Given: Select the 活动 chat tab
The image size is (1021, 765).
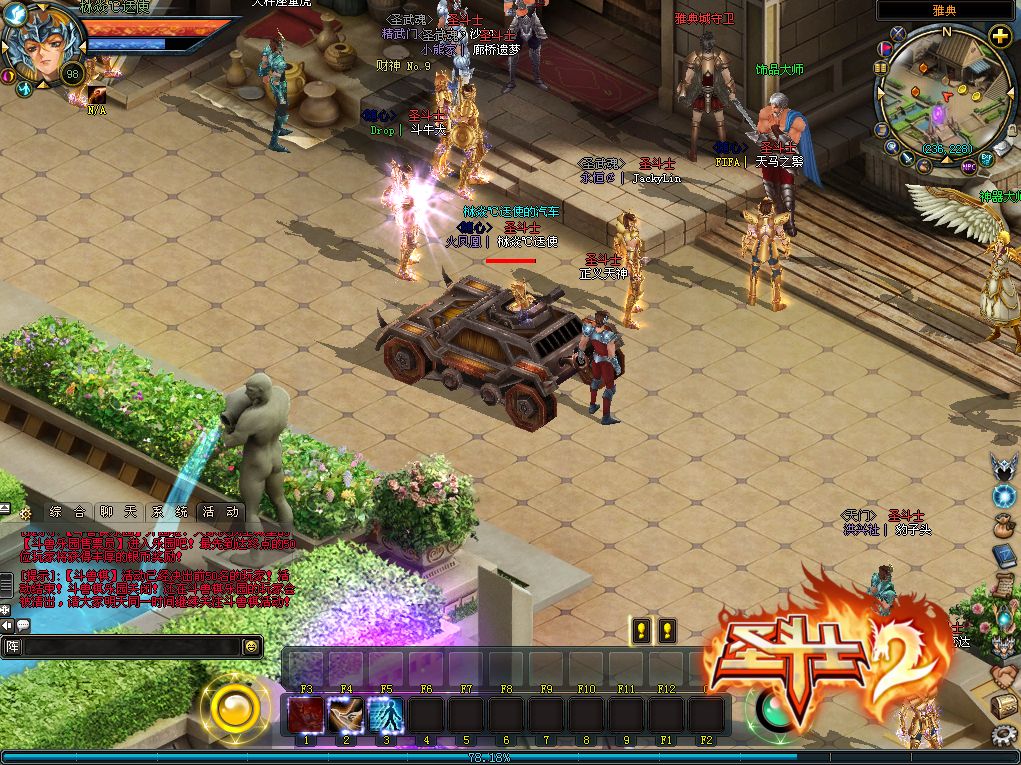Looking at the screenshot, I should [220, 511].
